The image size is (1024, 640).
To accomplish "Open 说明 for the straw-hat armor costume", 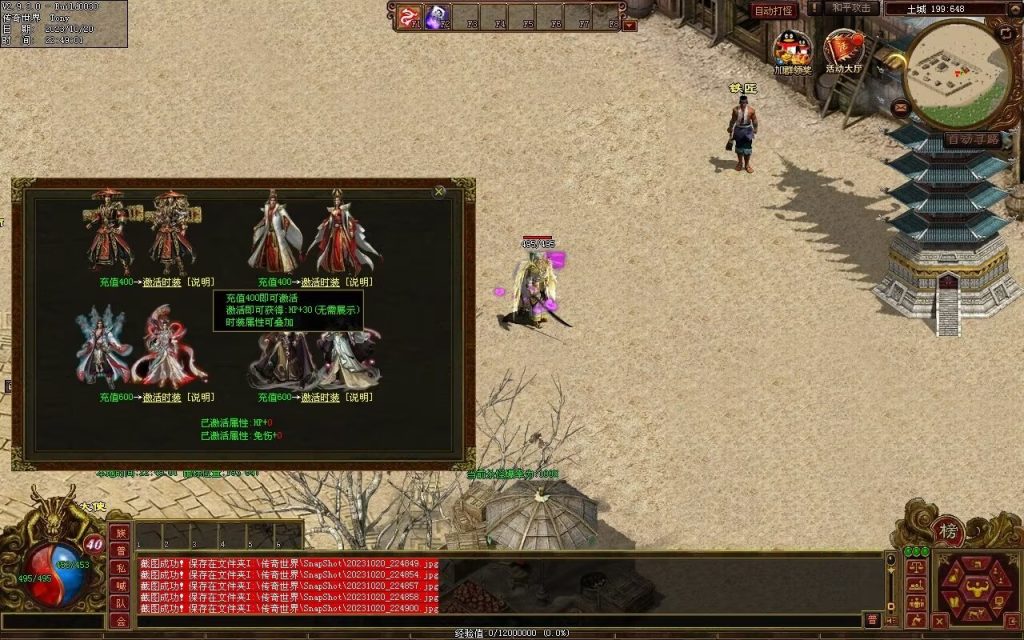I will pos(200,283).
